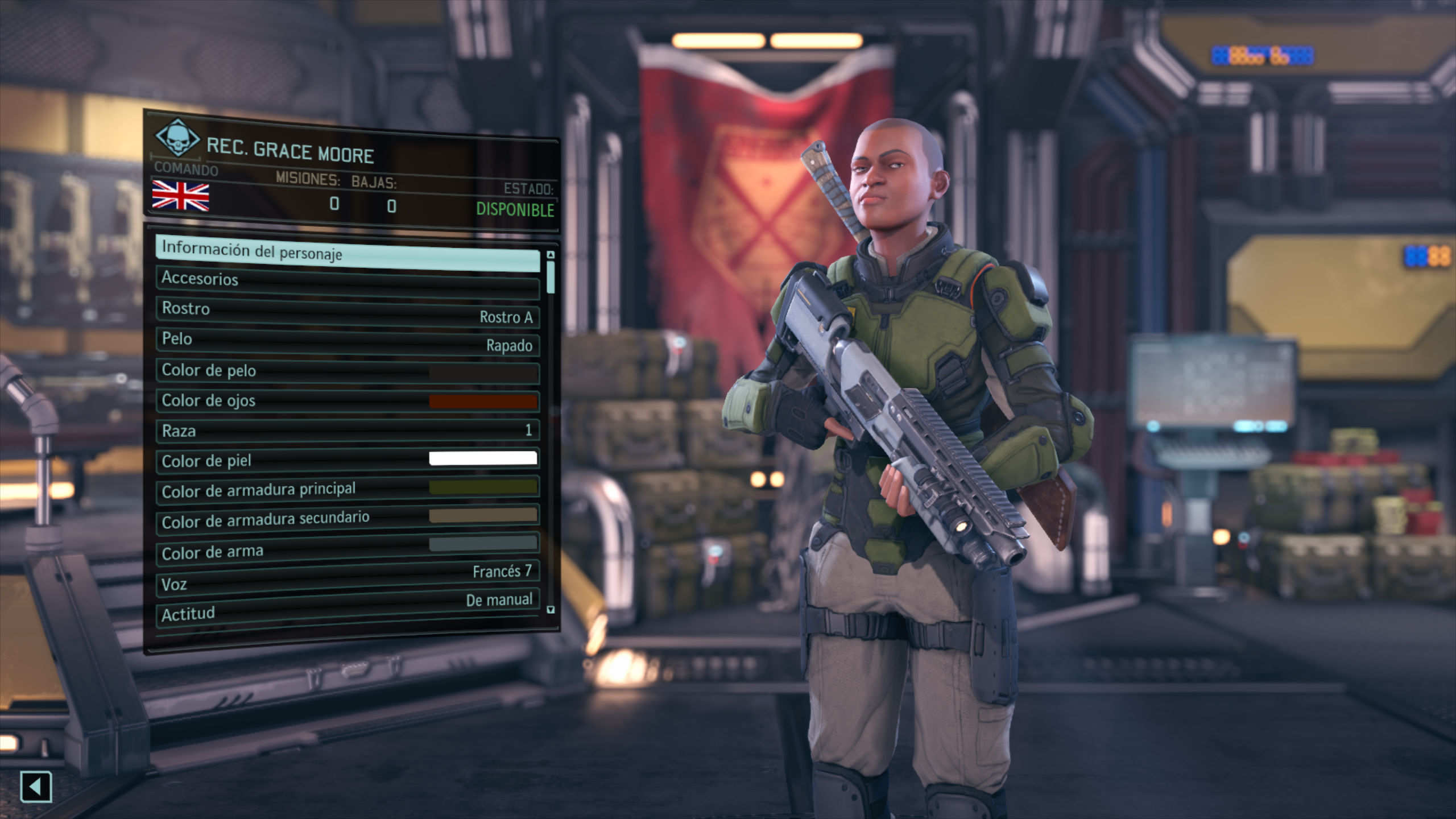Click the list's scroll-down arrow
Viewport: 1456px width, 819px height.
550,610
